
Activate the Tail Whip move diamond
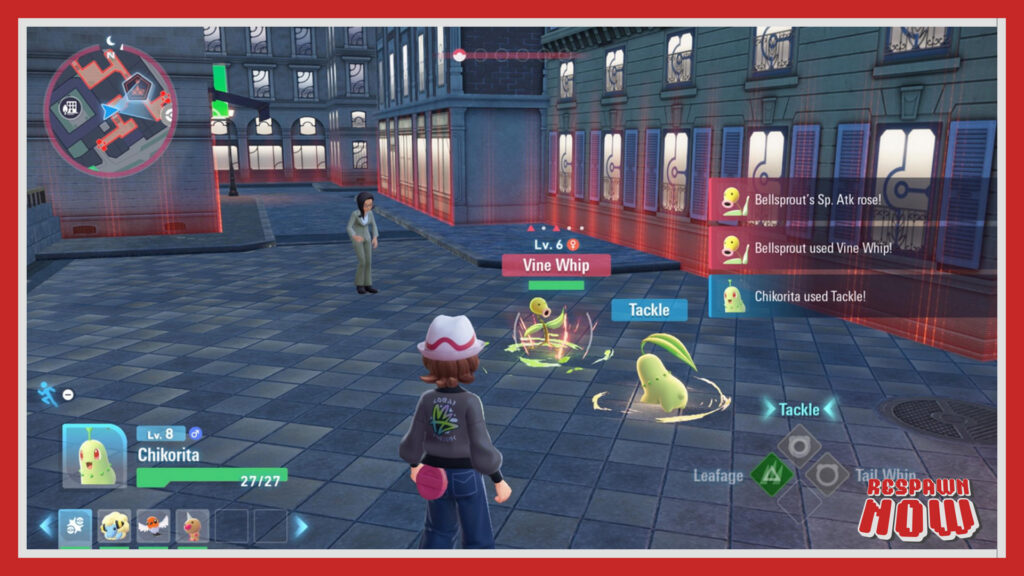point(828,474)
